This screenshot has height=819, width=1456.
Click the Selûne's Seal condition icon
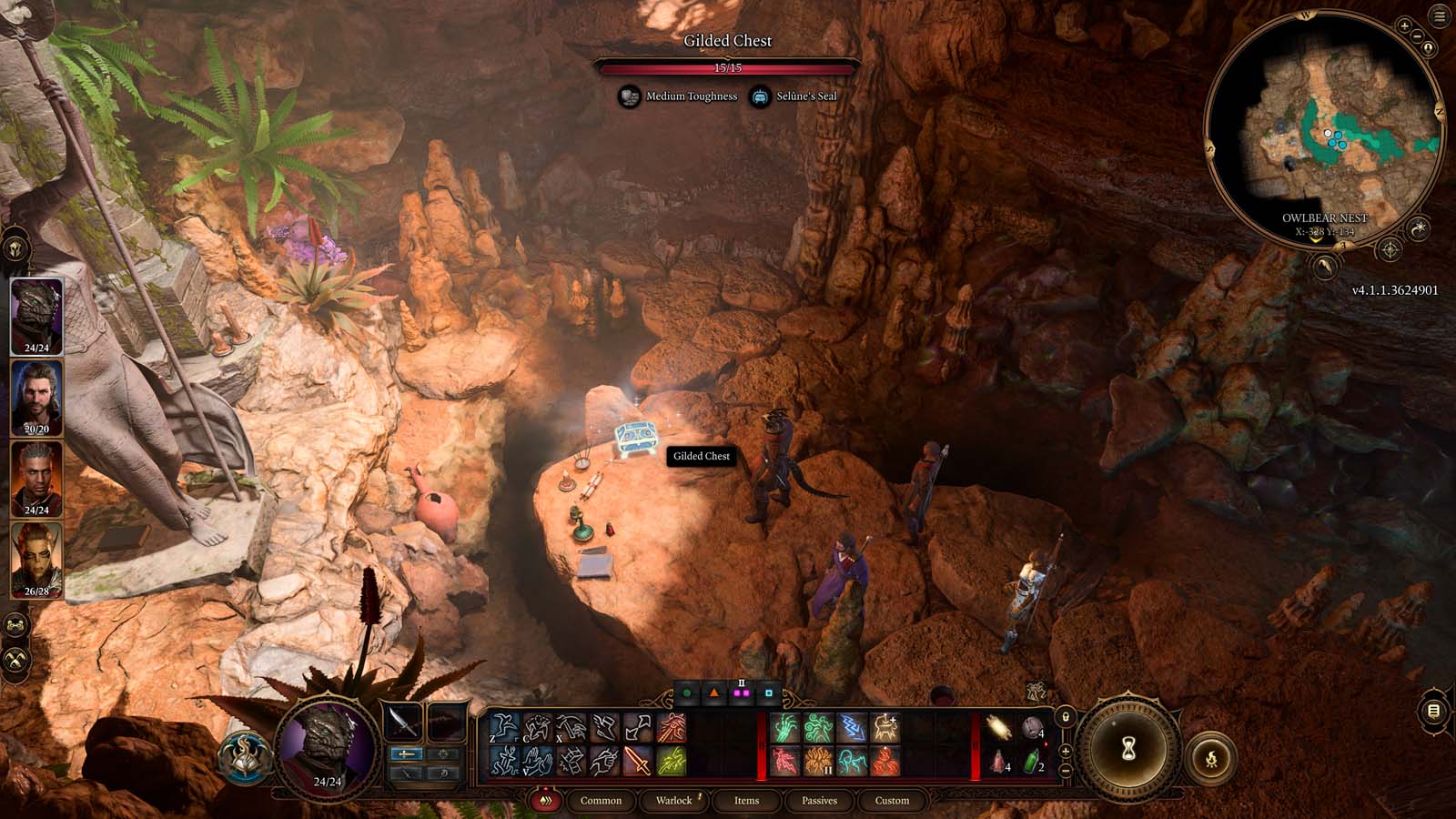[762, 96]
